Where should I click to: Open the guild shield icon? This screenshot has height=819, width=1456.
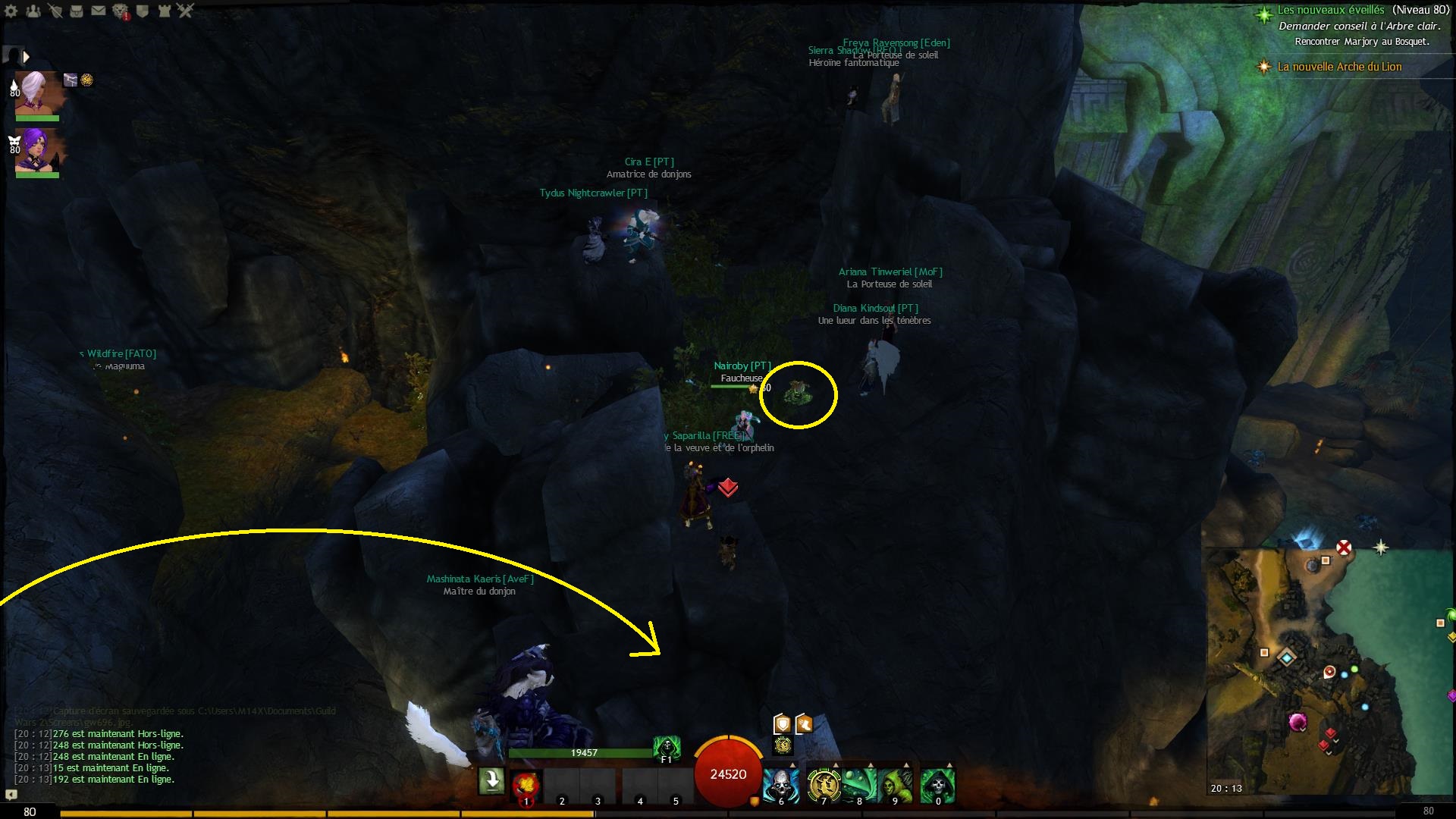143,11
